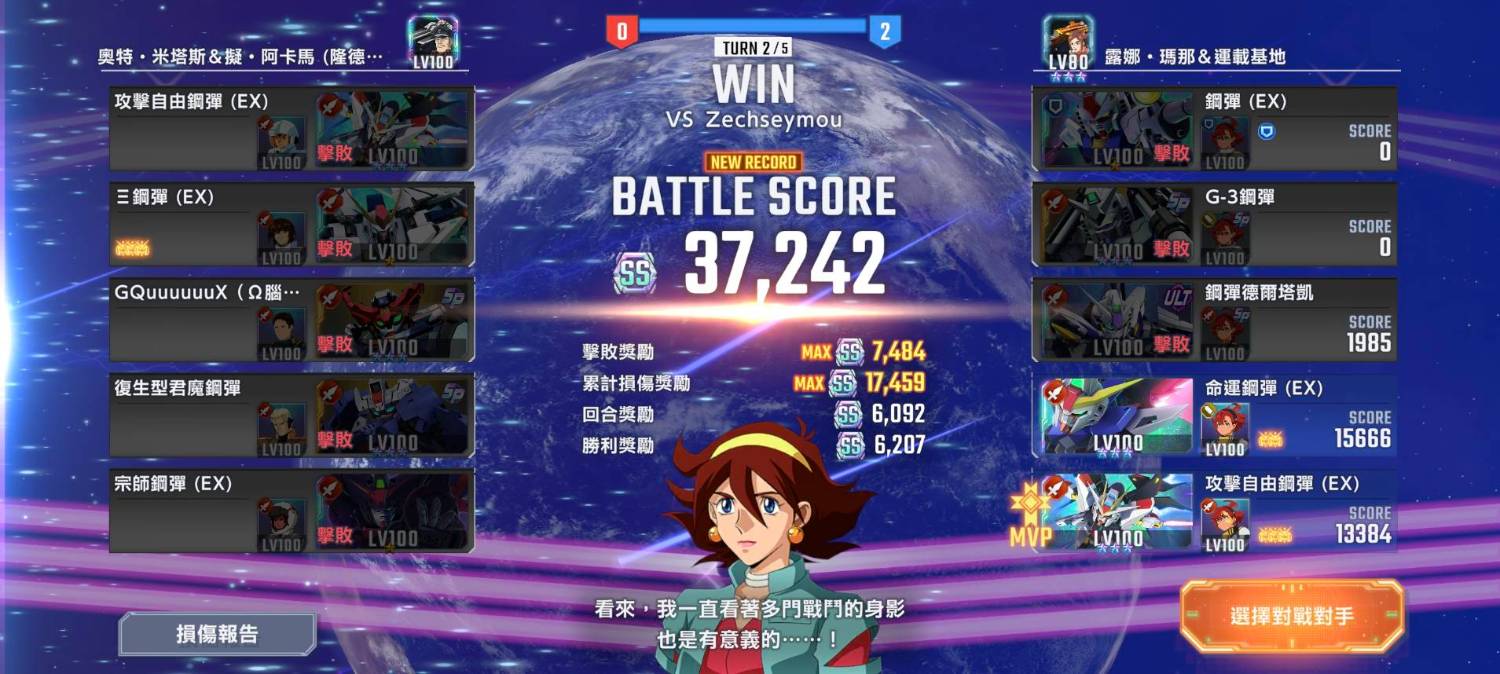The height and width of the screenshot is (674, 1500).
Task: Open the 損傷報告 damage report
Action: [x=217, y=634]
